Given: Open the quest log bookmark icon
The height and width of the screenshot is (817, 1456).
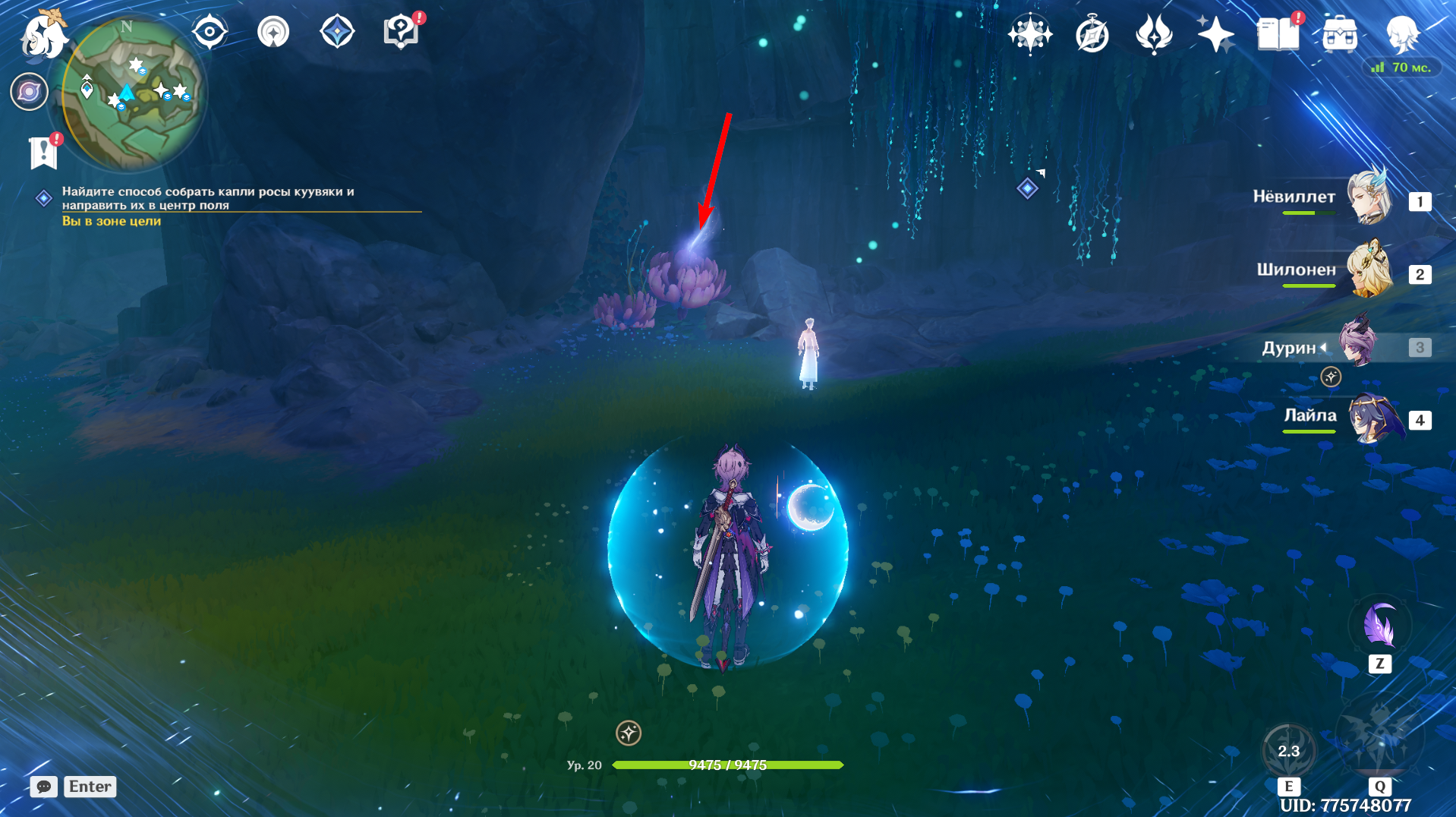Looking at the screenshot, I should pos(44,152).
